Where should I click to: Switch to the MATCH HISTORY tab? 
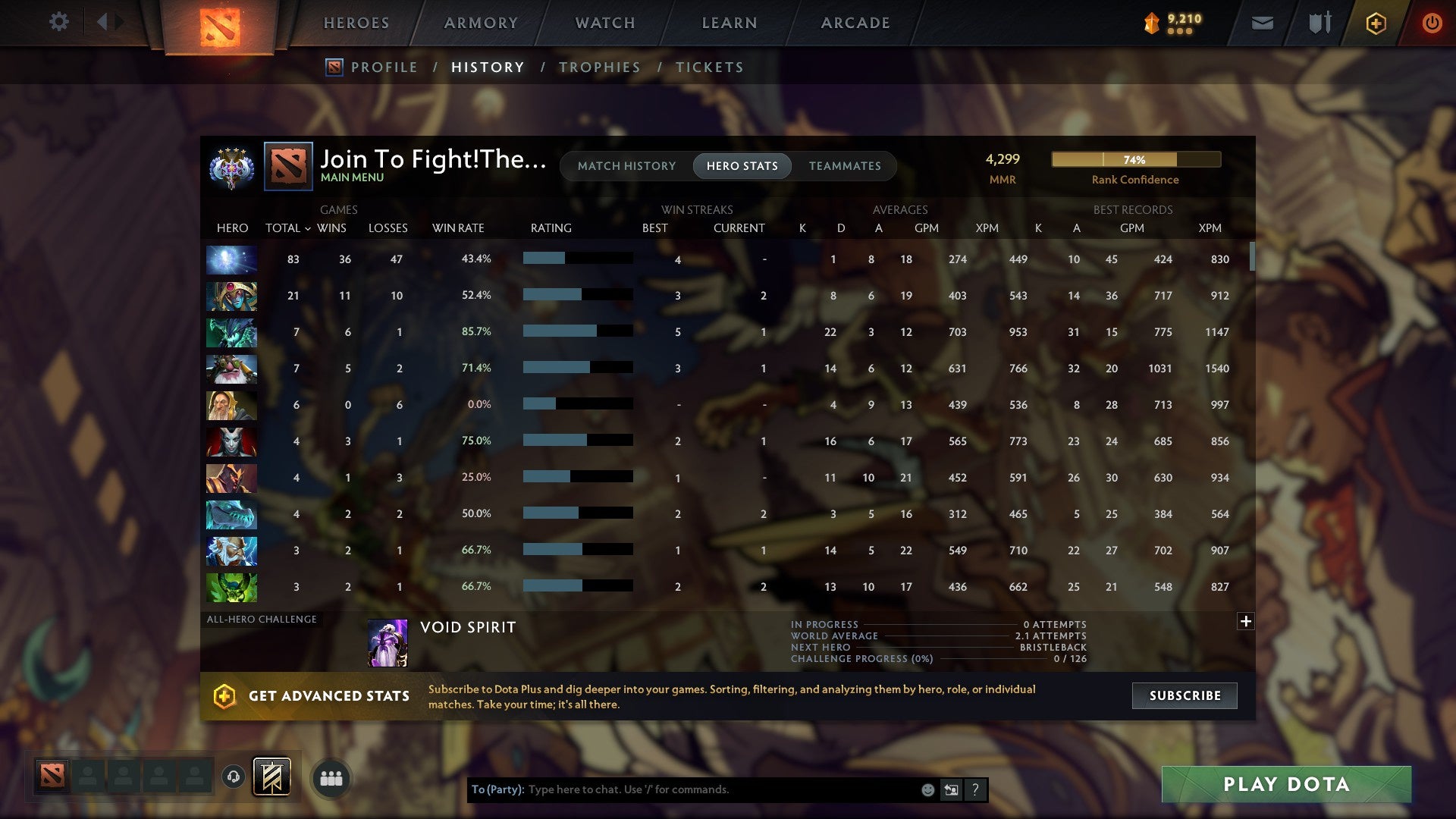point(626,165)
